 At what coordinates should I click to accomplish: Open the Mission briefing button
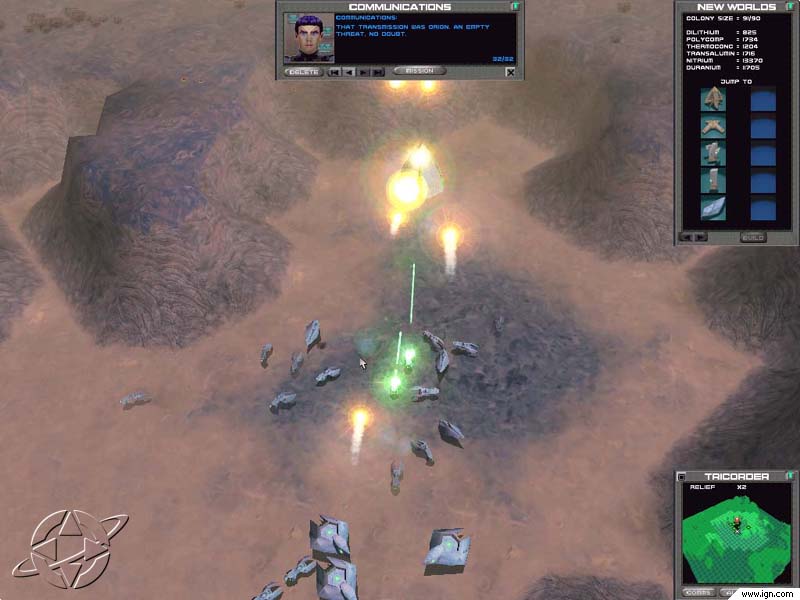coord(419,72)
